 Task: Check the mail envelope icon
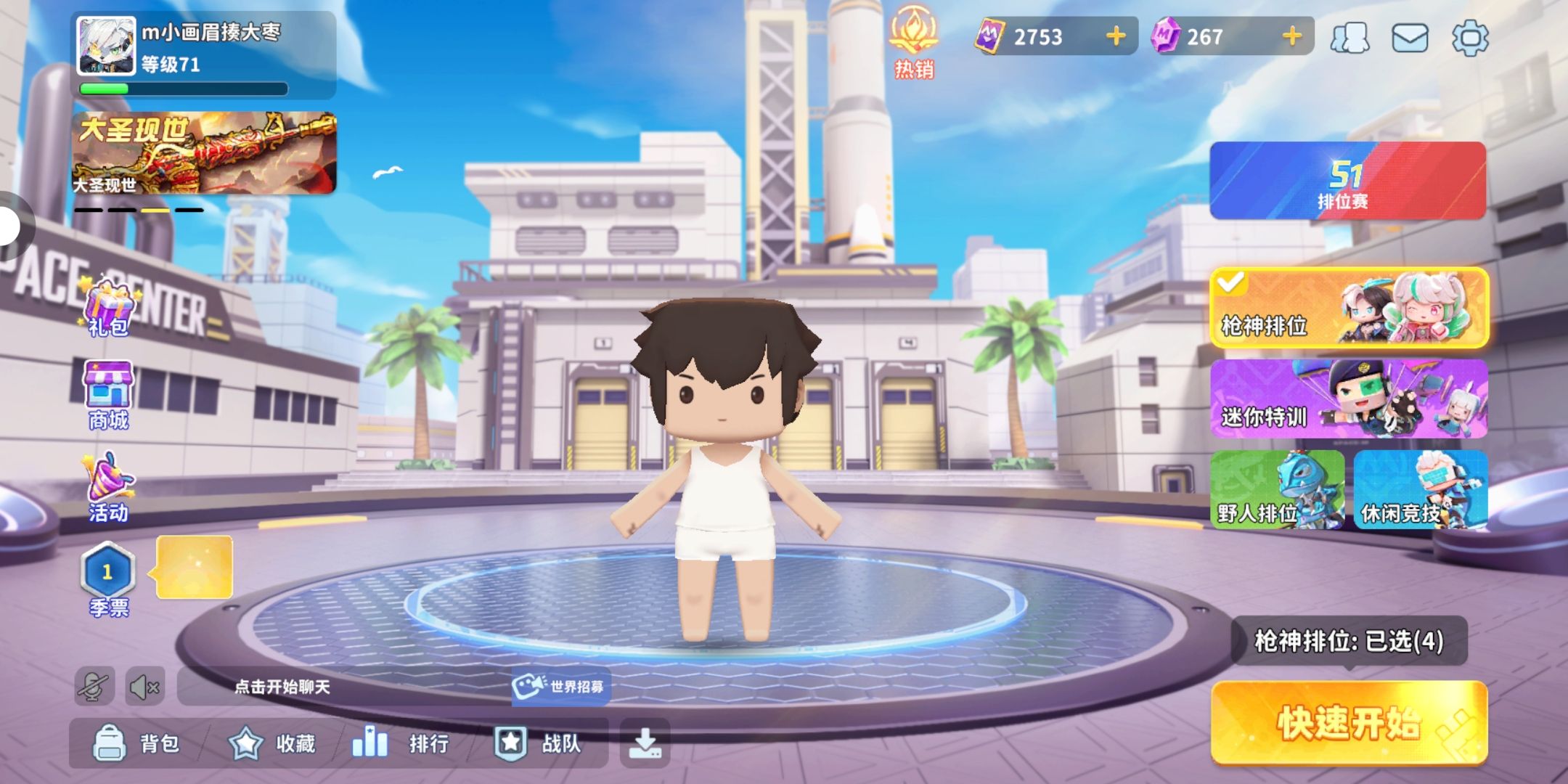[x=1410, y=37]
